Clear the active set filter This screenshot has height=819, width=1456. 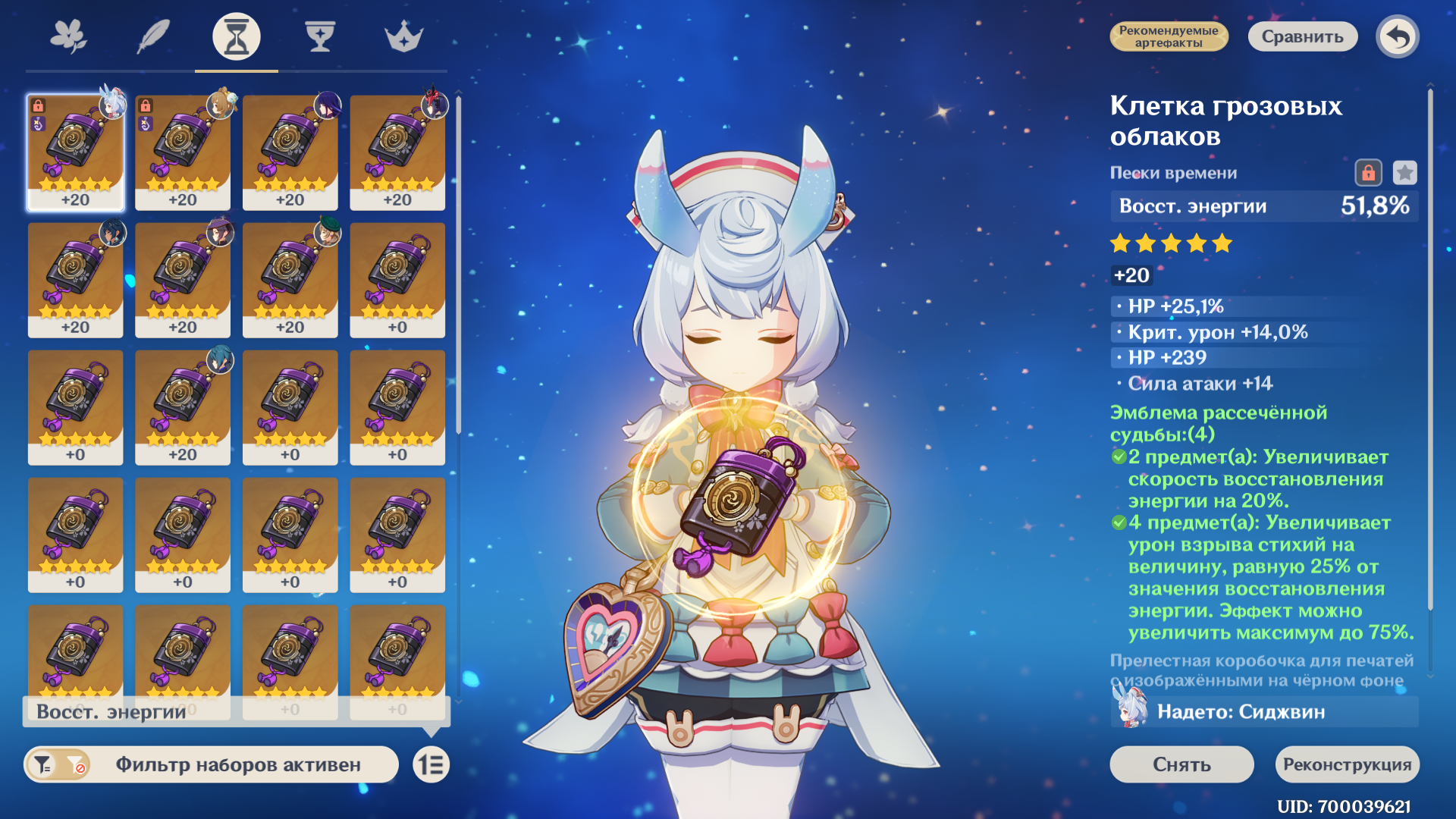[x=76, y=765]
